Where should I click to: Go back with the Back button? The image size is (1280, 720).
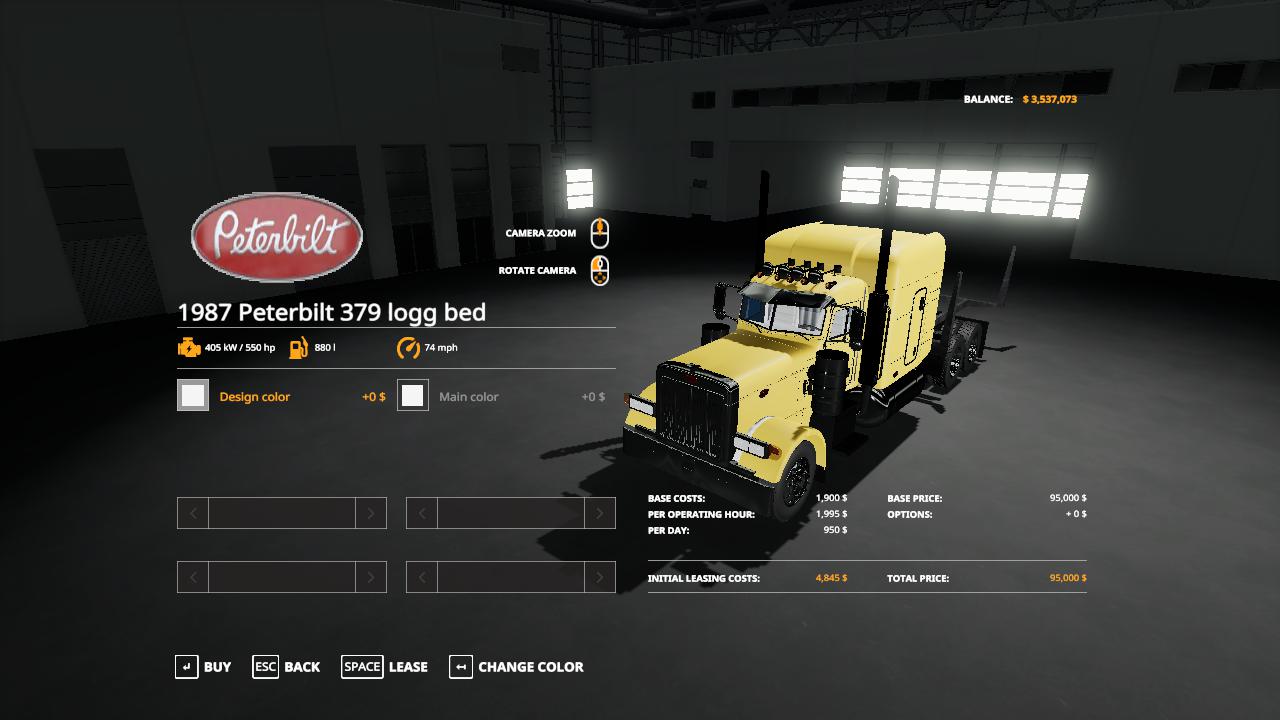(x=287, y=667)
